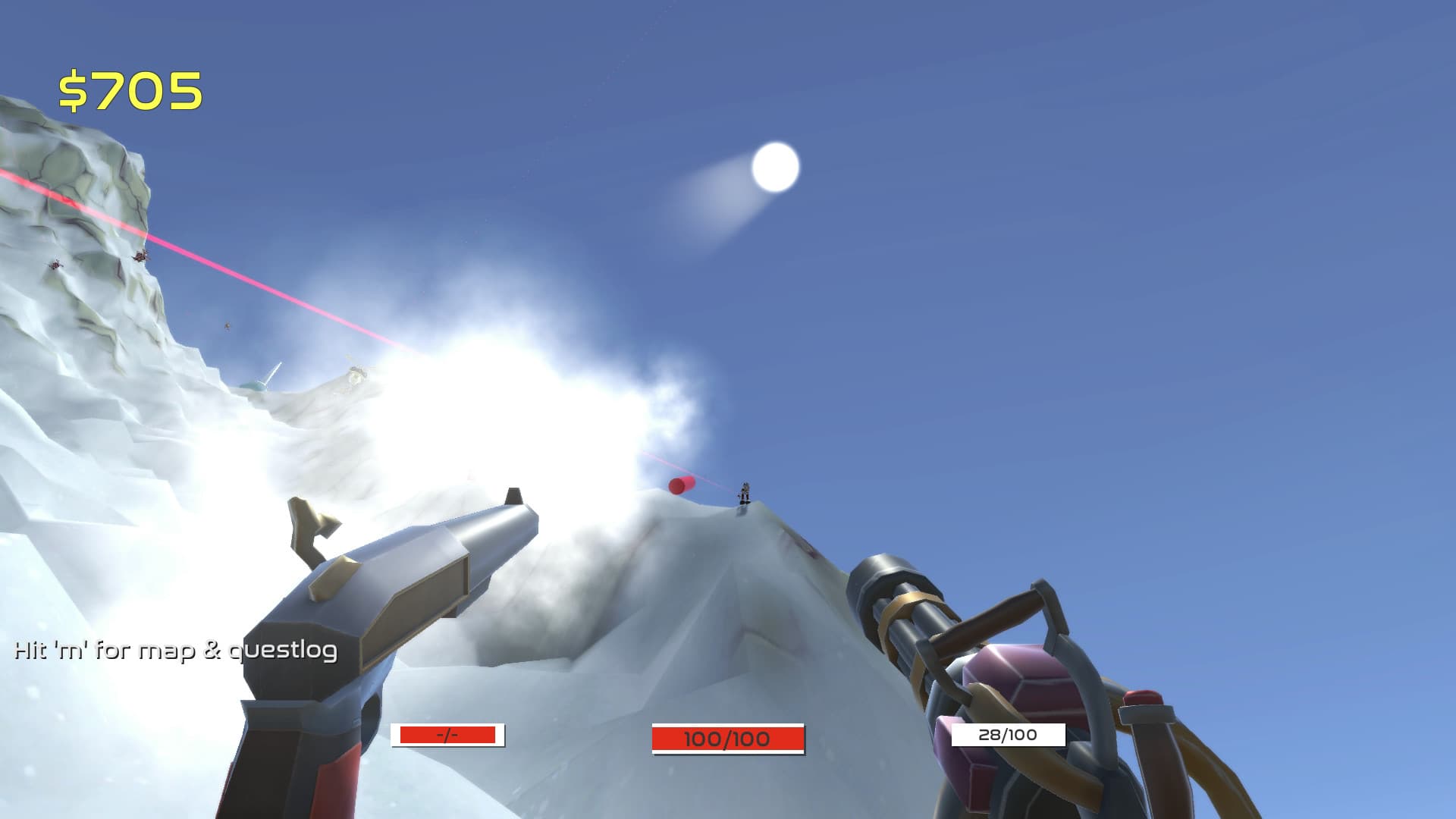Toggle the '-/-' red ammo indicator
1456x819 pixels.
(447, 735)
